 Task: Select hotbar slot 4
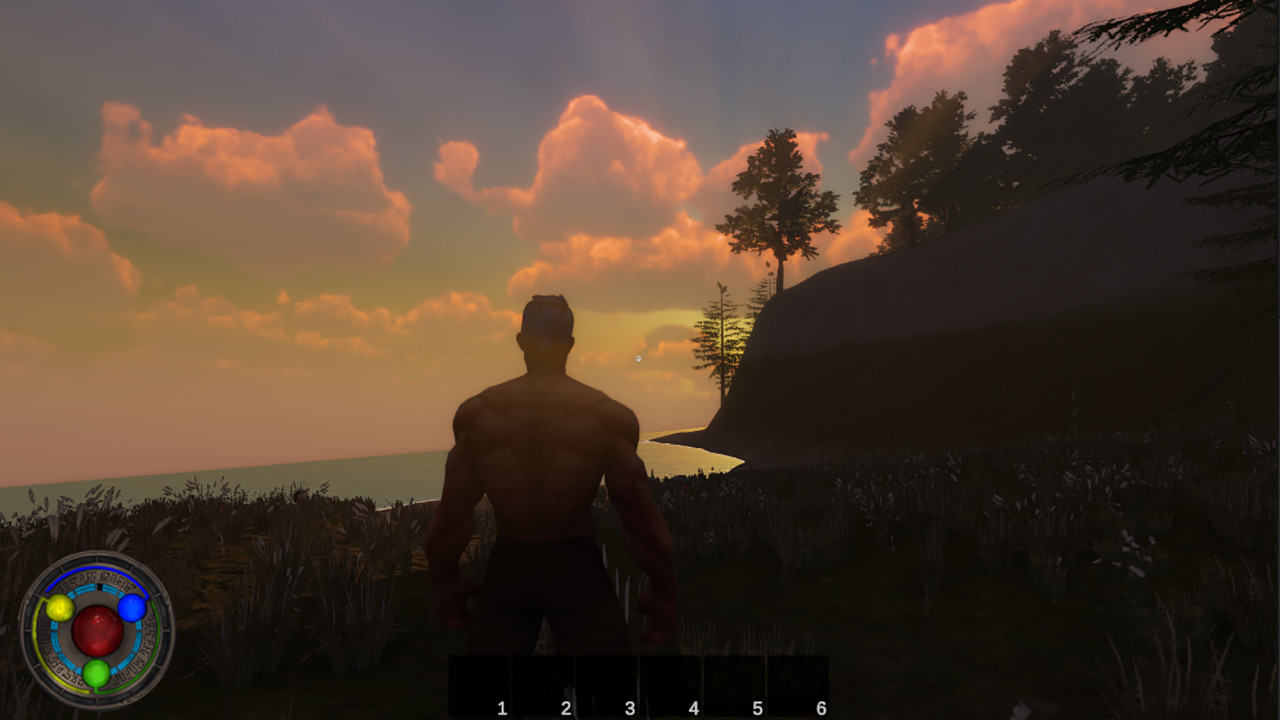tap(672, 685)
